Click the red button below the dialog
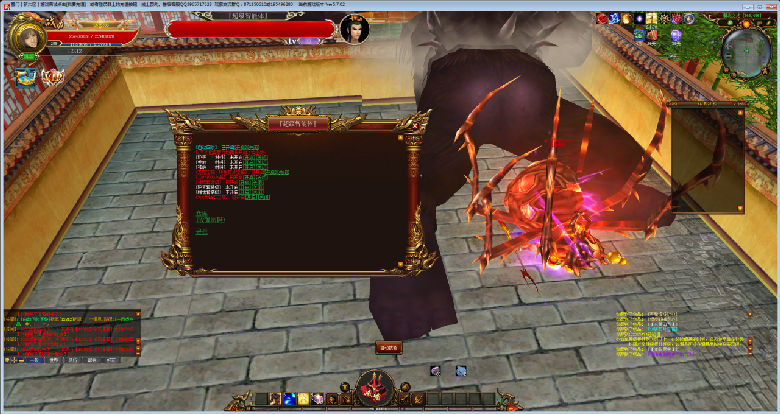 389,348
